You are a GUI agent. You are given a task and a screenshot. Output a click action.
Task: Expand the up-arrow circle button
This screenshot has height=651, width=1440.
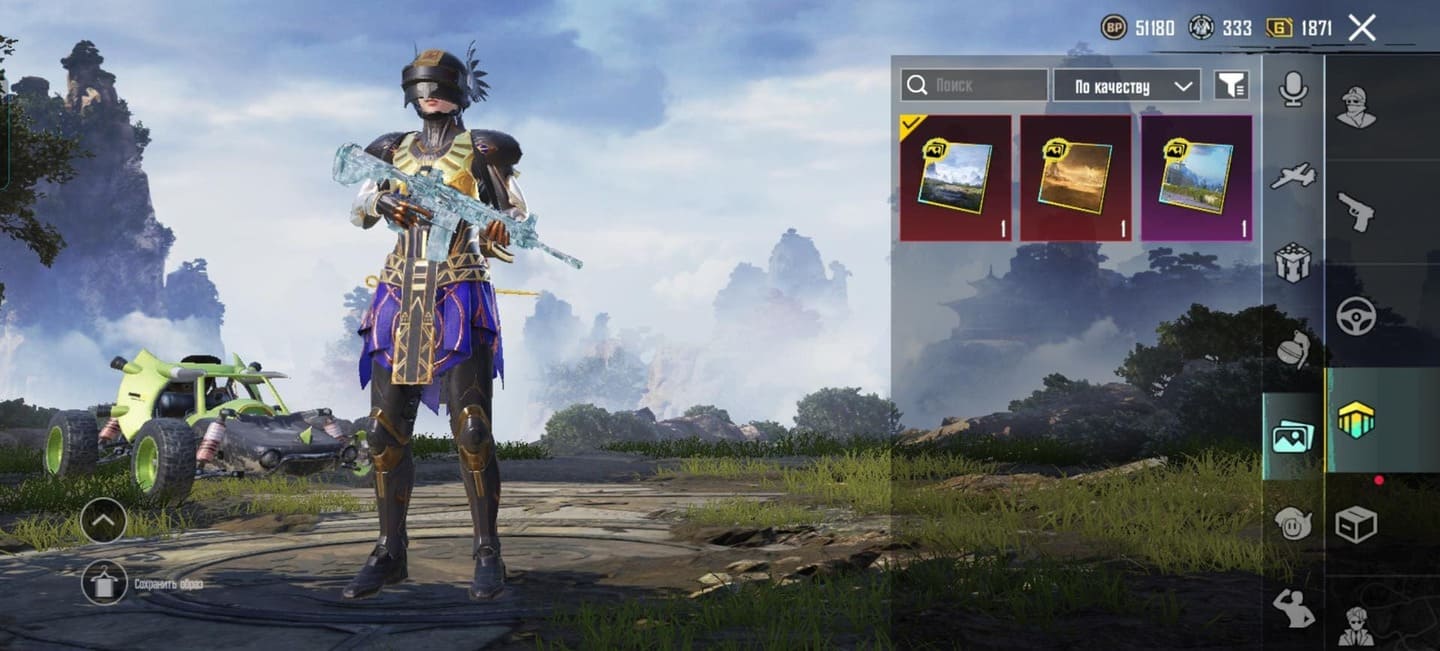(x=103, y=520)
